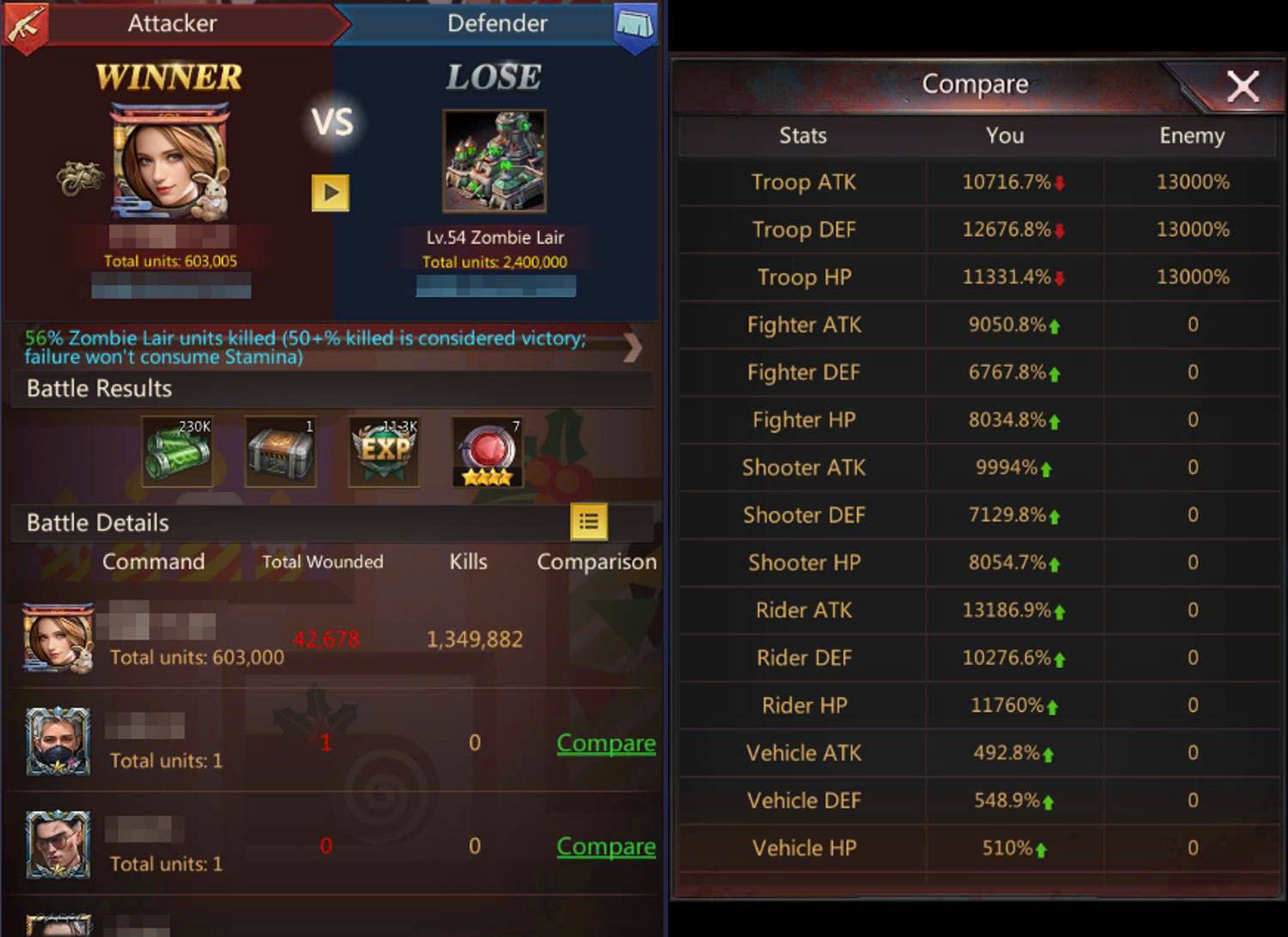Open Compare for the sunglasses commander
This screenshot has width=1288, height=937.
[605, 846]
